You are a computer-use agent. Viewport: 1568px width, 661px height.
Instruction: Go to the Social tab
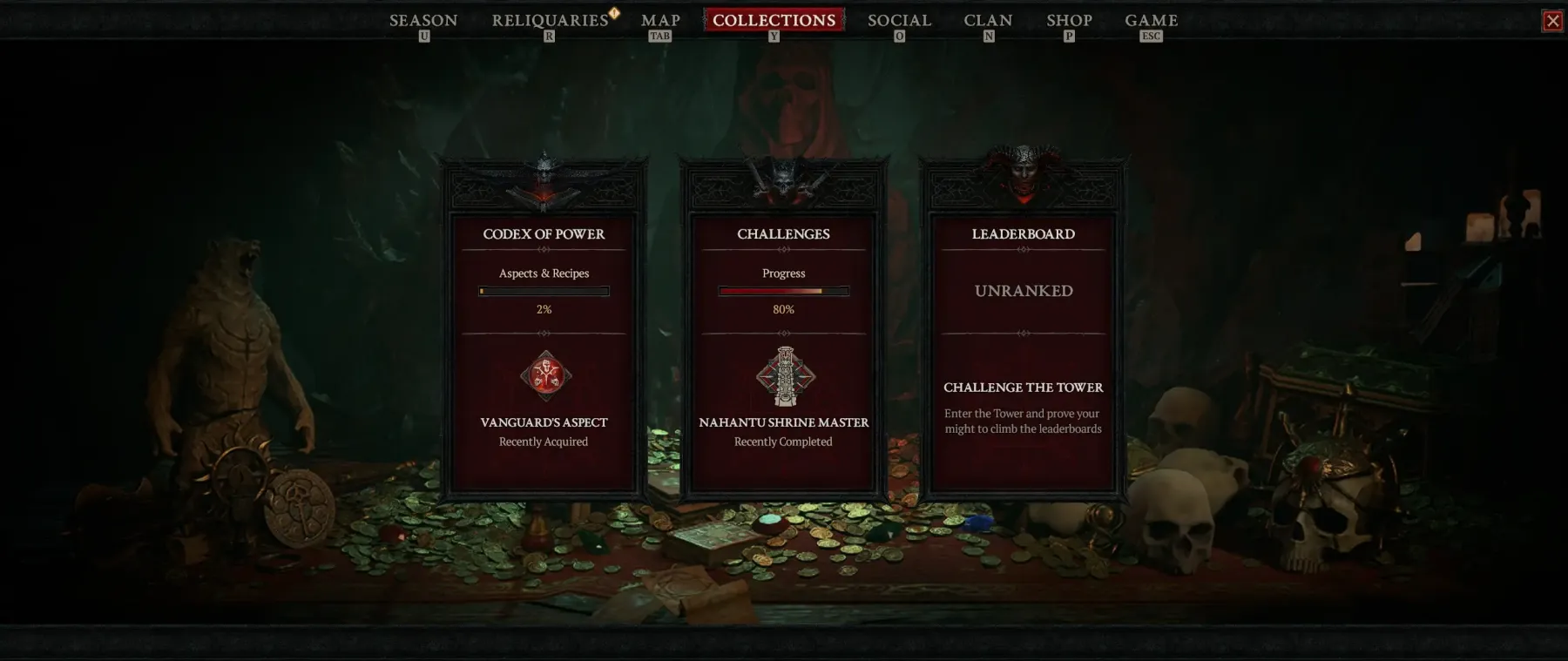[899, 20]
